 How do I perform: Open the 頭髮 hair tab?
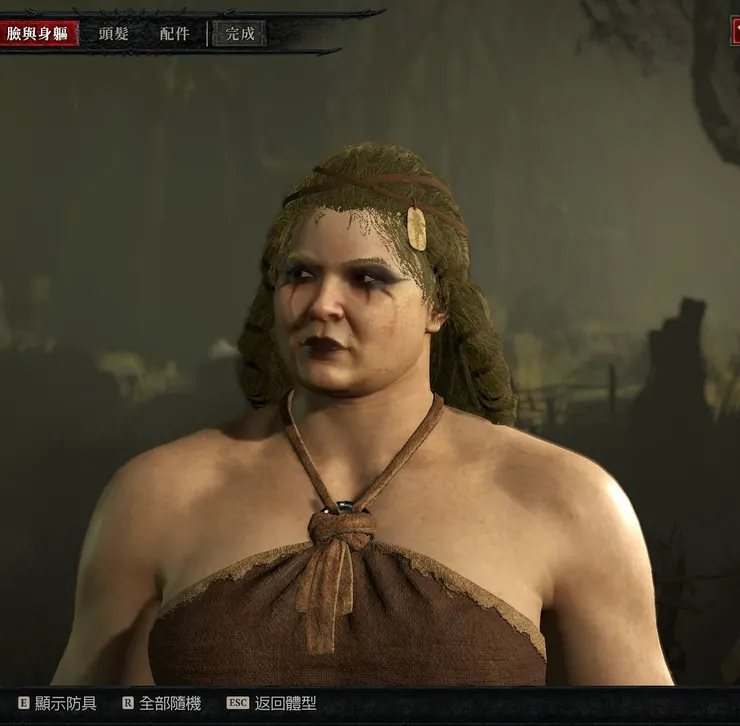113,34
